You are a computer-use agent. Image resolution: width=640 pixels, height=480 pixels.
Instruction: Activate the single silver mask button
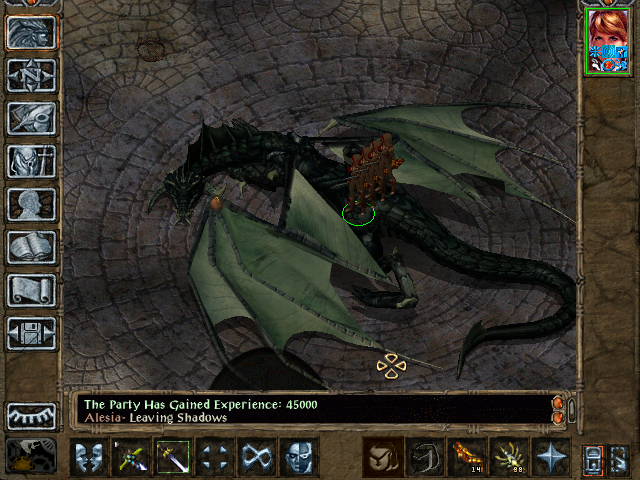coord(298,457)
